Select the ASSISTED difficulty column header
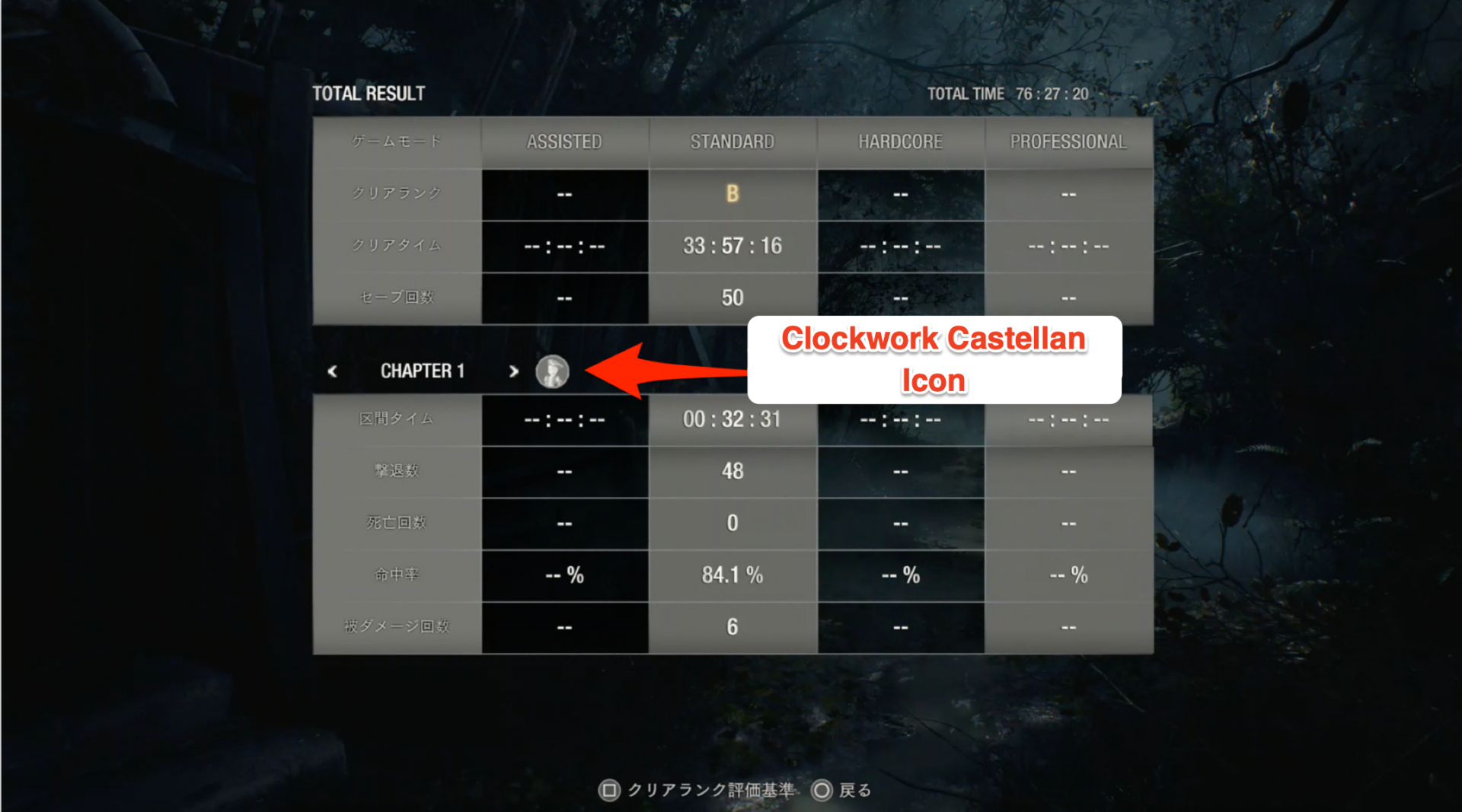The height and width of the screenshot is (812, 1462). (x=564, y=141)
